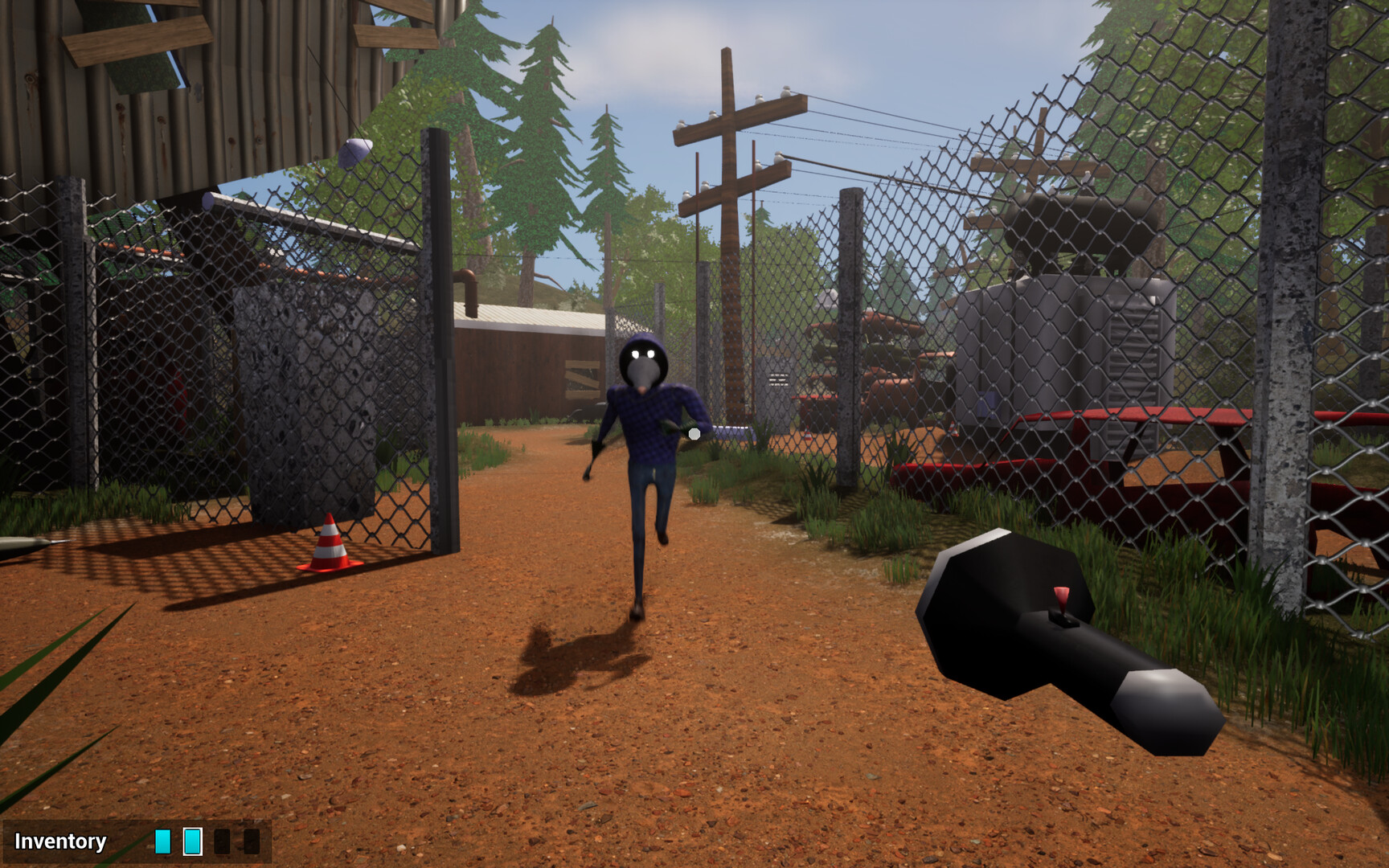Click the running mole character
The height and width of the screenshot is (868, 1389).
click(x=648, y=442)
